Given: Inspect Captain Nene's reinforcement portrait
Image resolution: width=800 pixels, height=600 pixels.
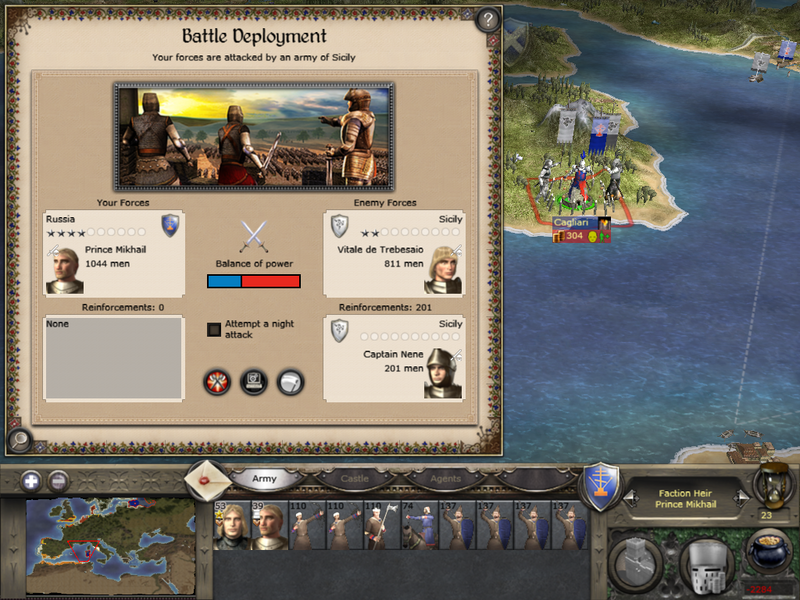Looking at the screenshot, I should 443,374.
